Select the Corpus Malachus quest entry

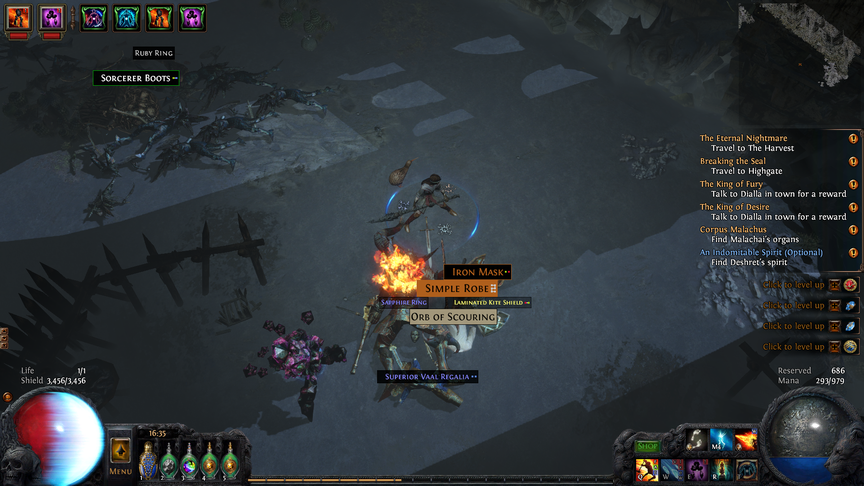[x=733, y=229]
